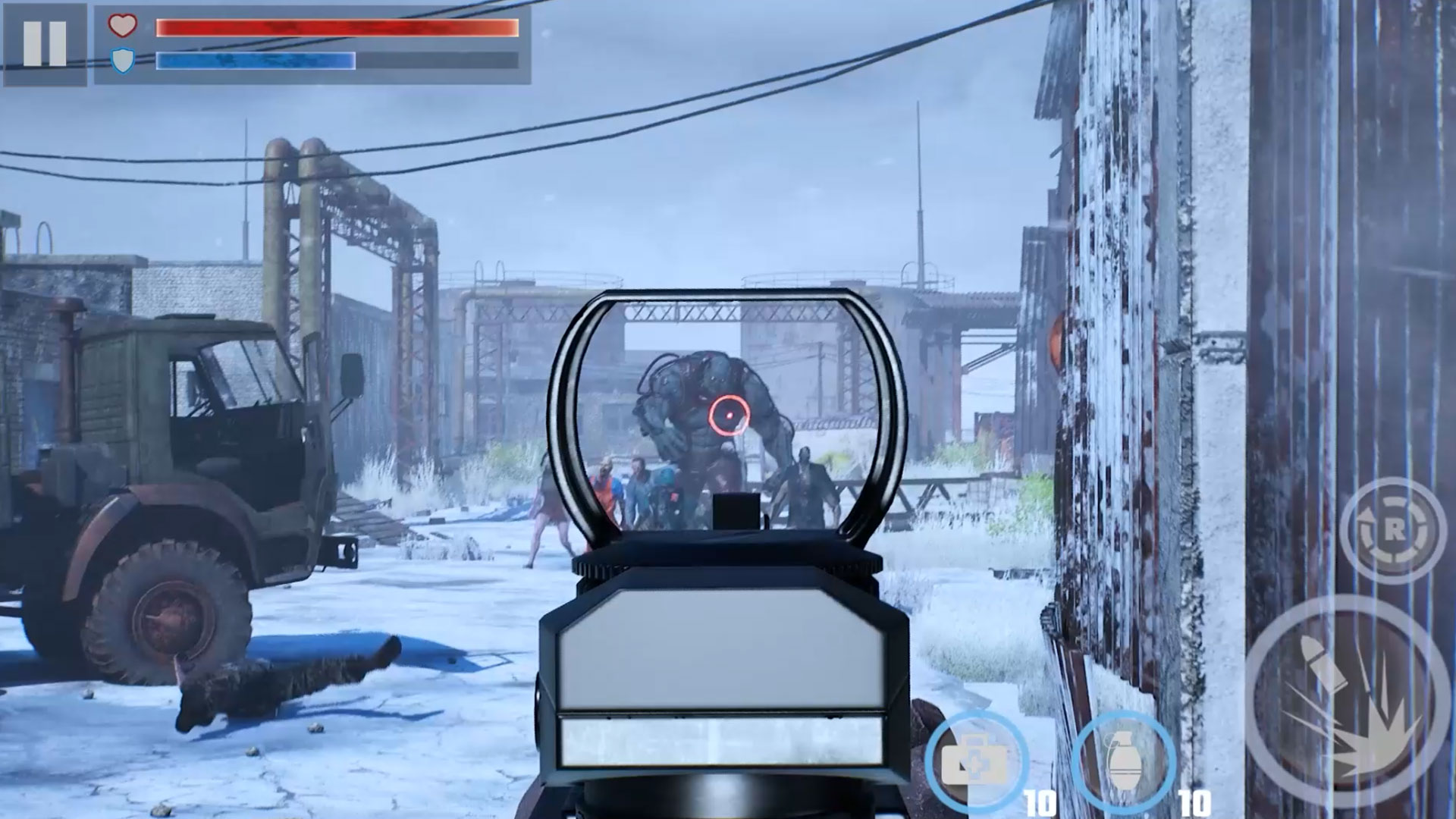Tap the heart icon beside the health bar
1456x819 pixels.
click(x=123, y=27)
